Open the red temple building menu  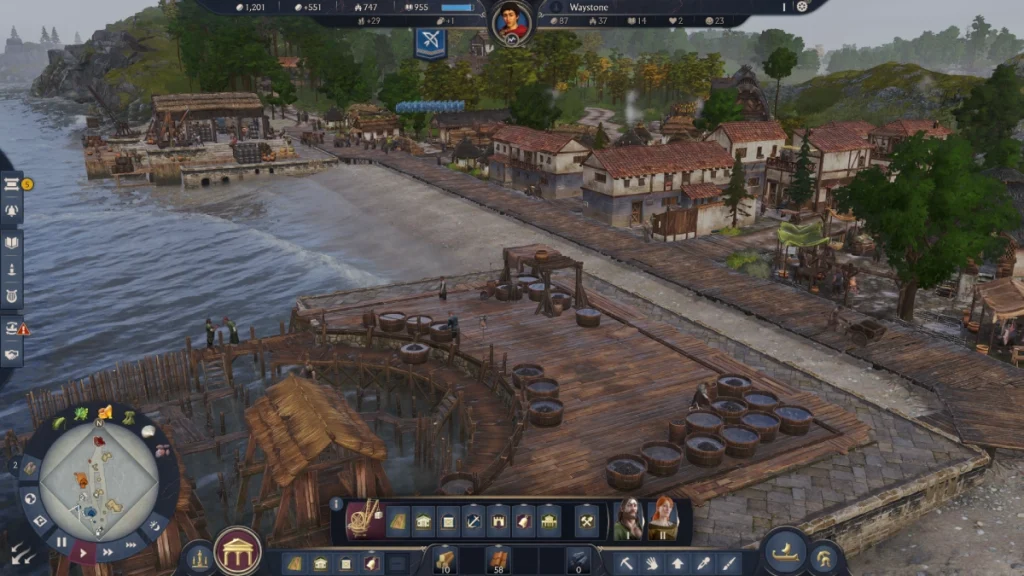(237, 550)
